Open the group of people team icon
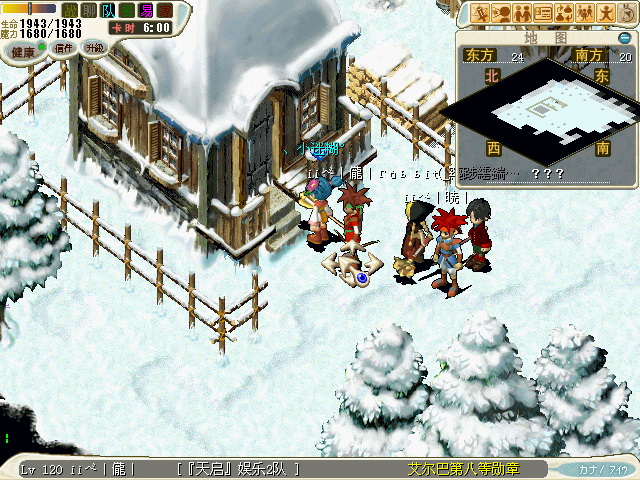The width and height of the screenshot is (640, 480). (586, 13)
